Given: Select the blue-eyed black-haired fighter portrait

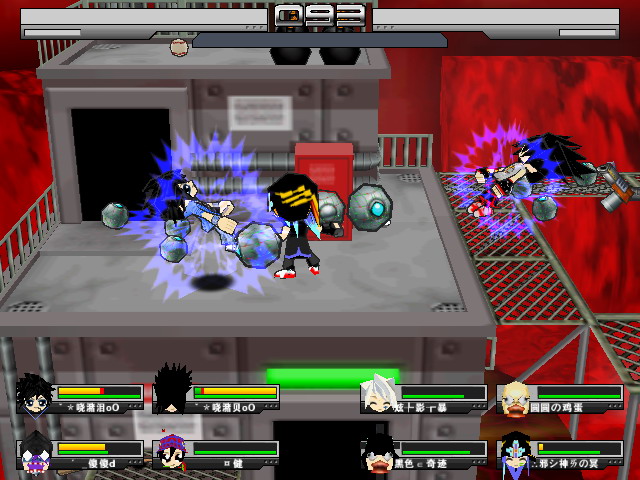Looking at the screenshot, I should click(36, 395).
